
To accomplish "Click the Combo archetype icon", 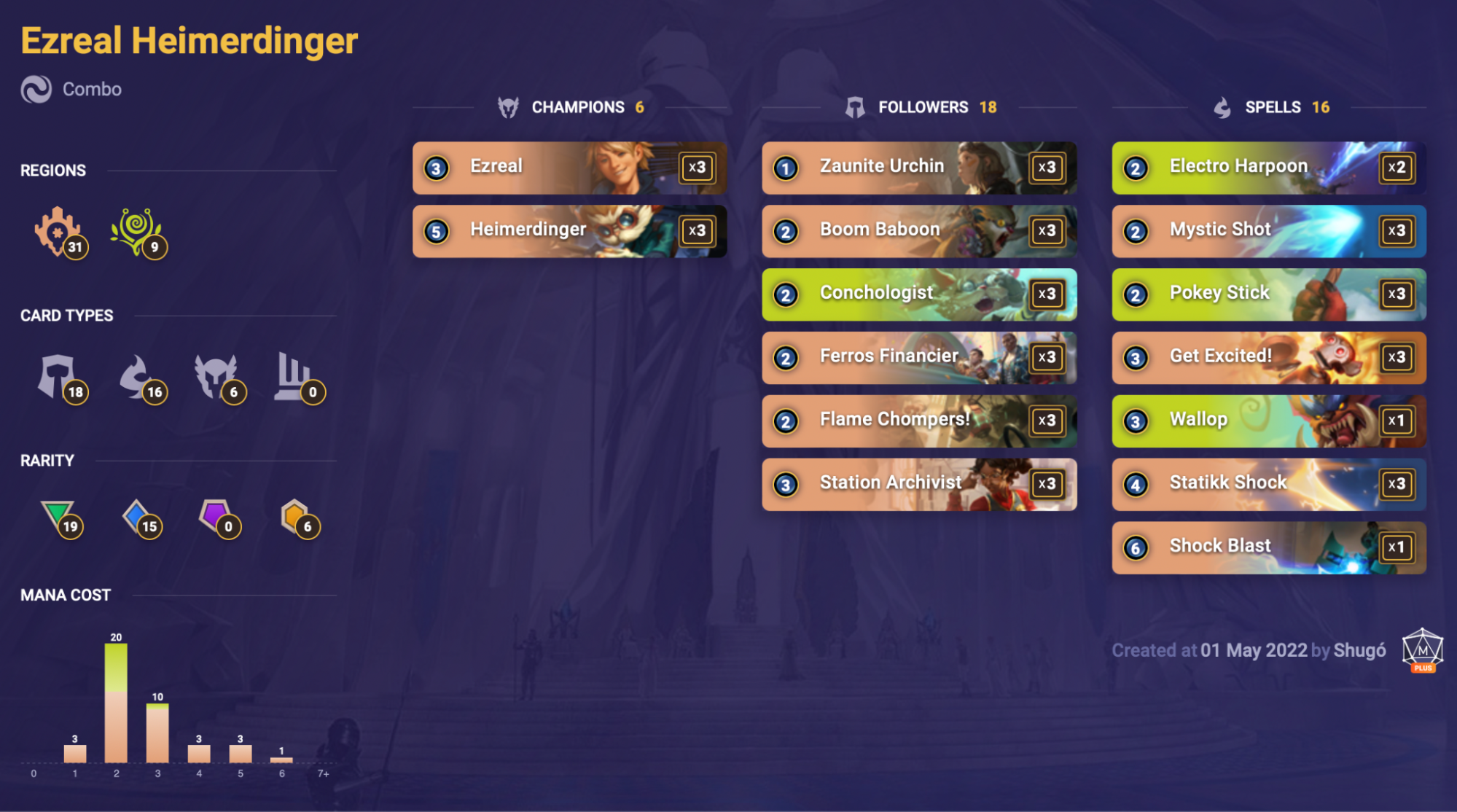I will point(37,89).
